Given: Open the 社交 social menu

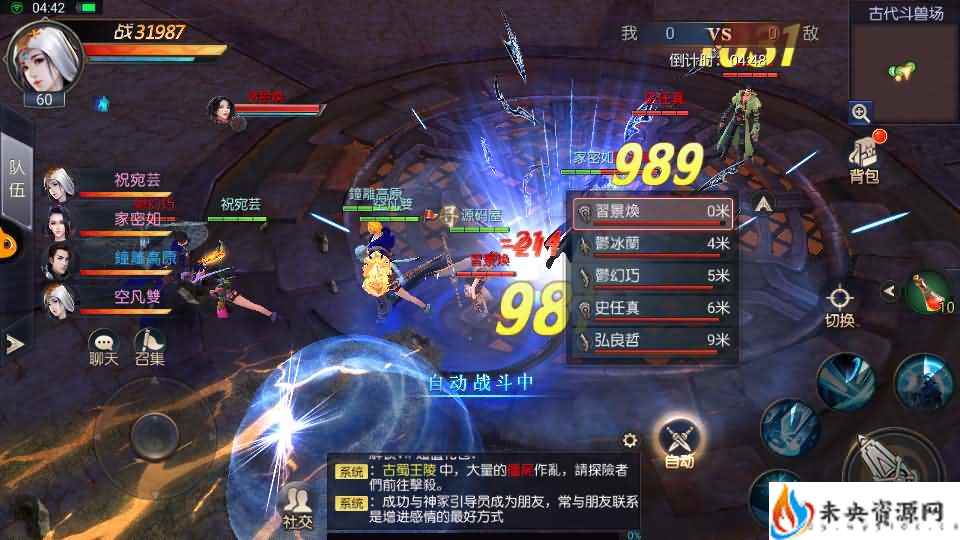Looking at the screenshot, I should coord(297,504).
